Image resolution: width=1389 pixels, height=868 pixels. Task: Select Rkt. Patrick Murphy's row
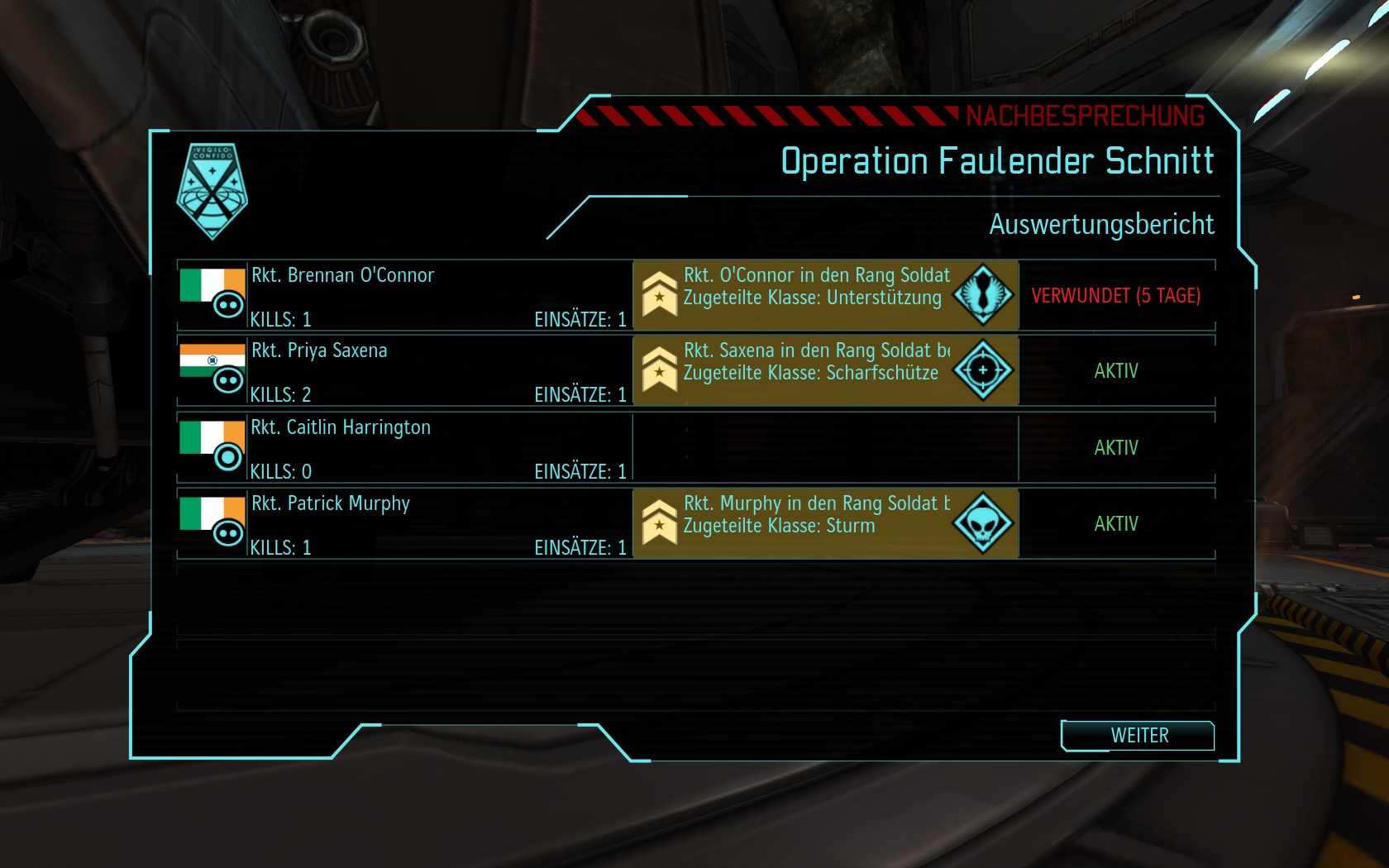[x=405, y=524]
